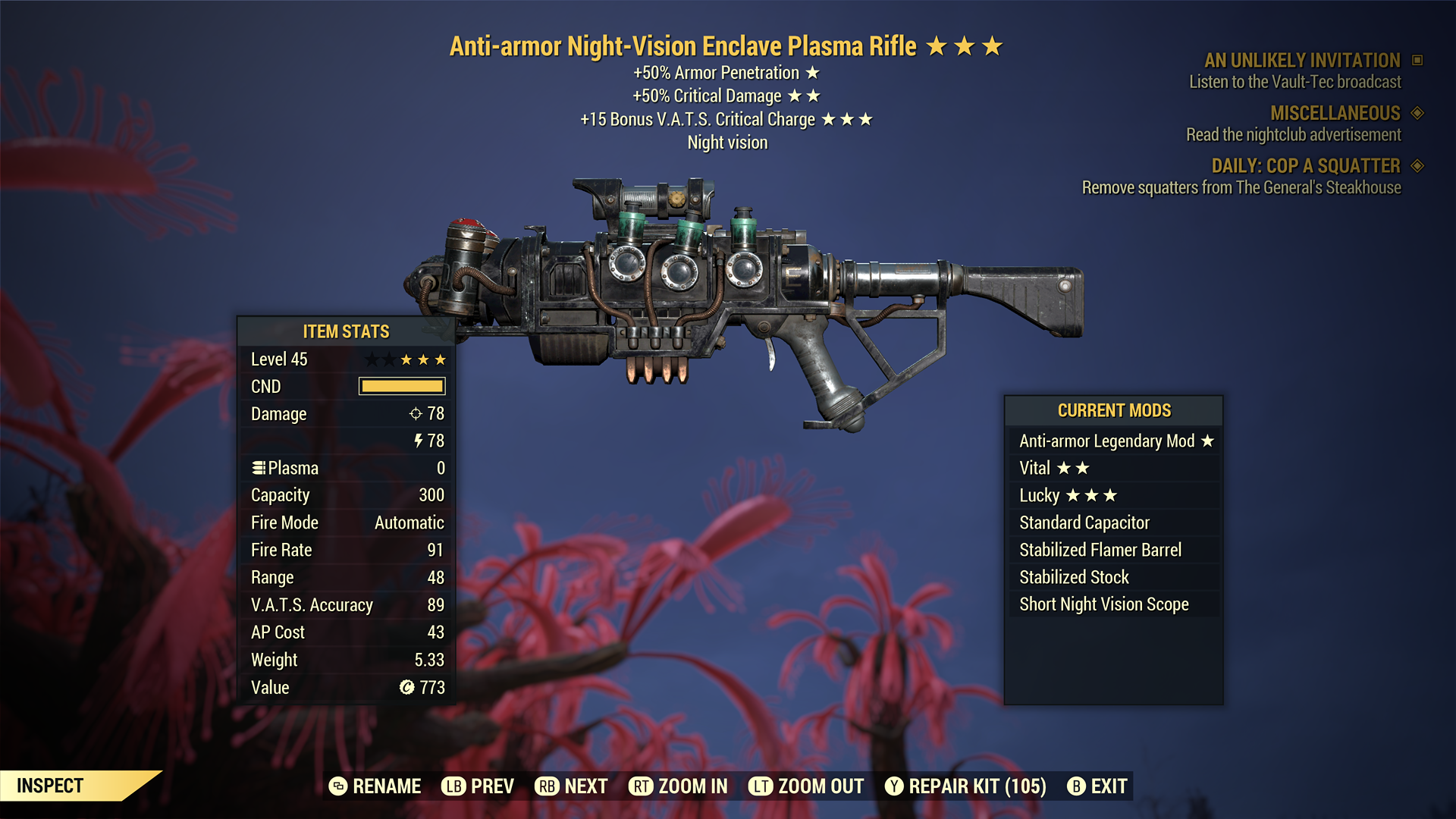The height and width of the screenshot is (819, 1456).
Task: Click Rename to rename the weapon
Action: tap(387, 786)
